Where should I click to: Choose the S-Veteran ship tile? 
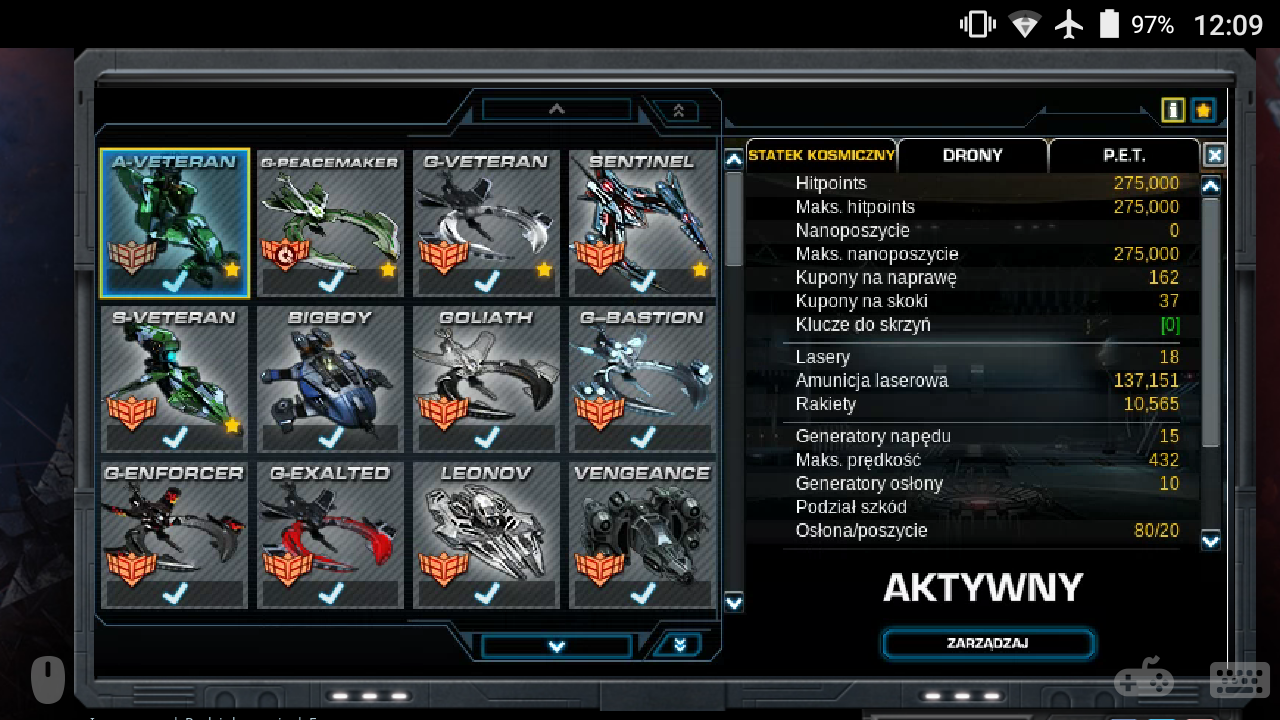(x=175, y=379)
